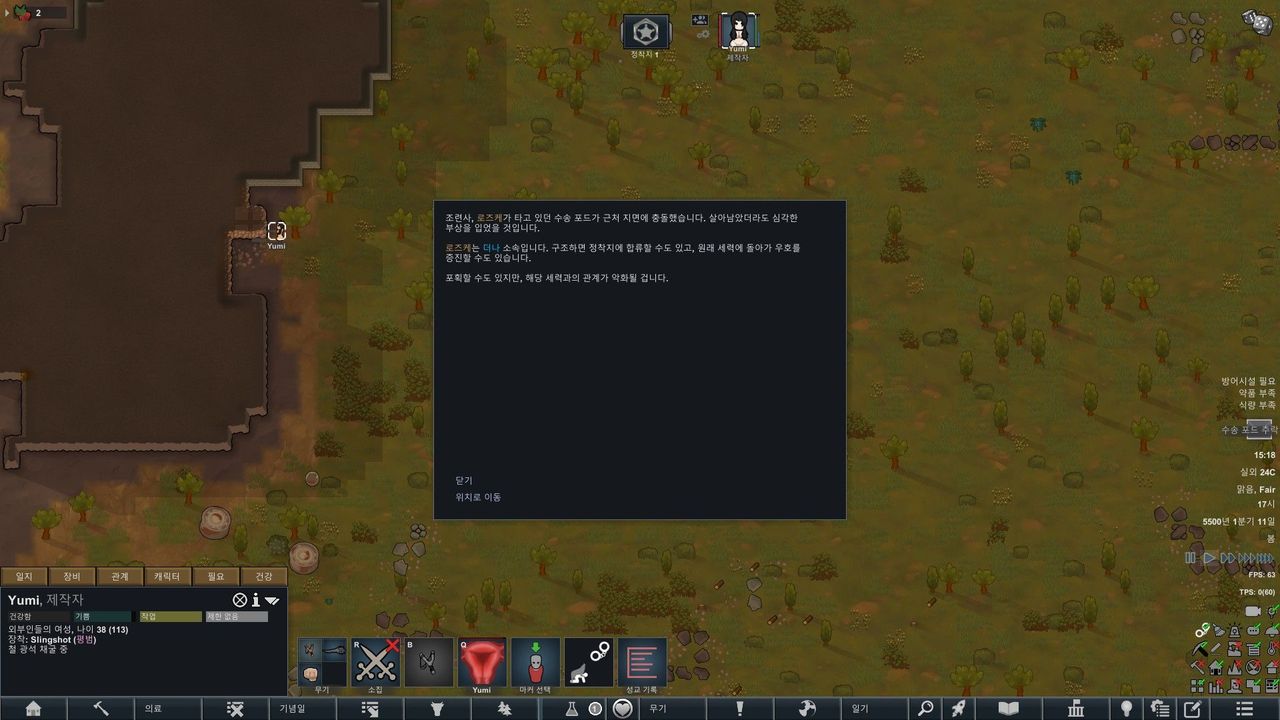The image size is (1280, 720).
Task: Expand the rename arrow on Yumi's info card
Action: pos(272,600)
